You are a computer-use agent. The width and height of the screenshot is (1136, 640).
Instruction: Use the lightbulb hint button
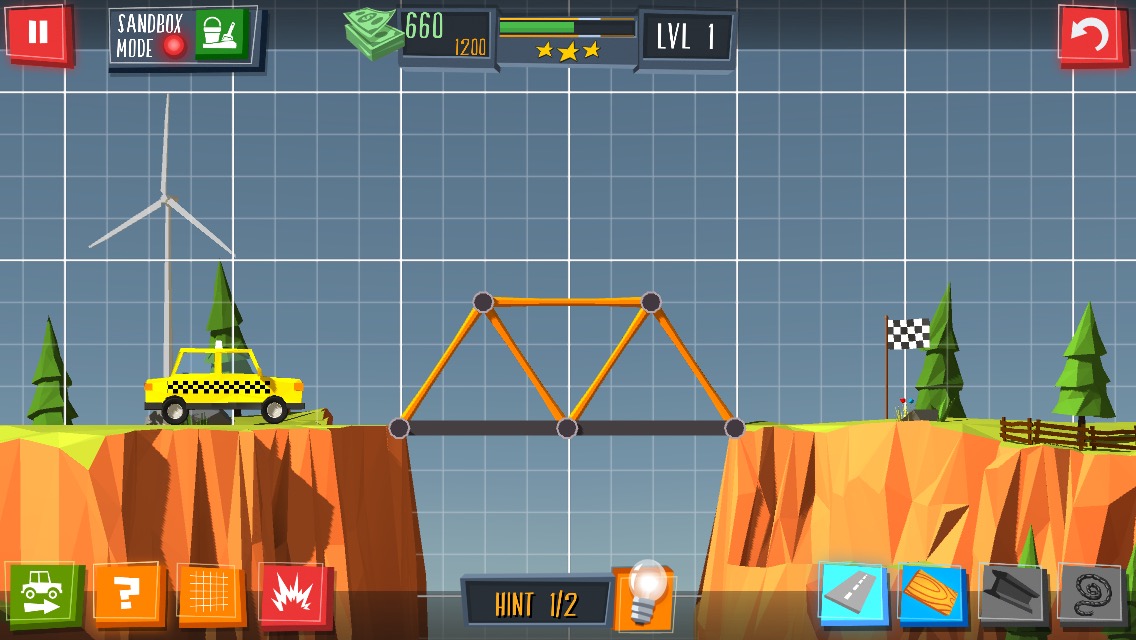pyautogui.click(x=643, y=598)
